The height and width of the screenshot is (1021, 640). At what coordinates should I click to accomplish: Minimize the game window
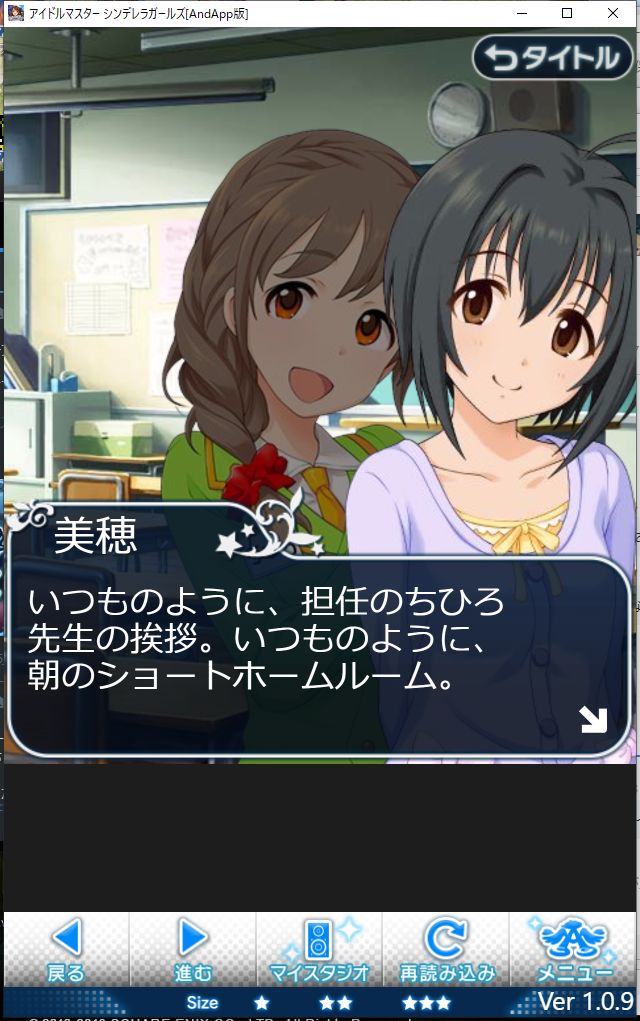pos(521,14)
